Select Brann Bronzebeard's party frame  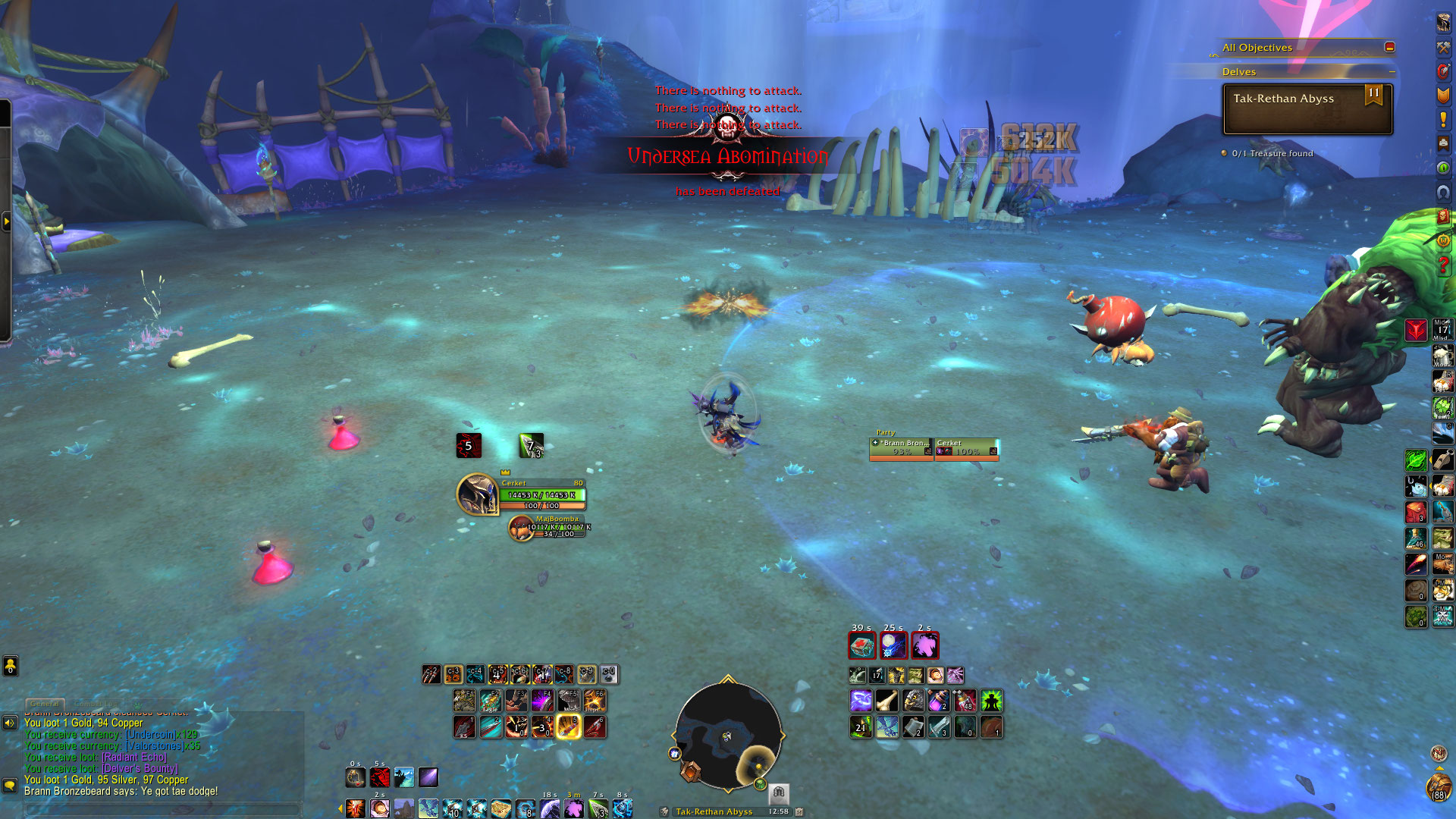pos(902,448)
